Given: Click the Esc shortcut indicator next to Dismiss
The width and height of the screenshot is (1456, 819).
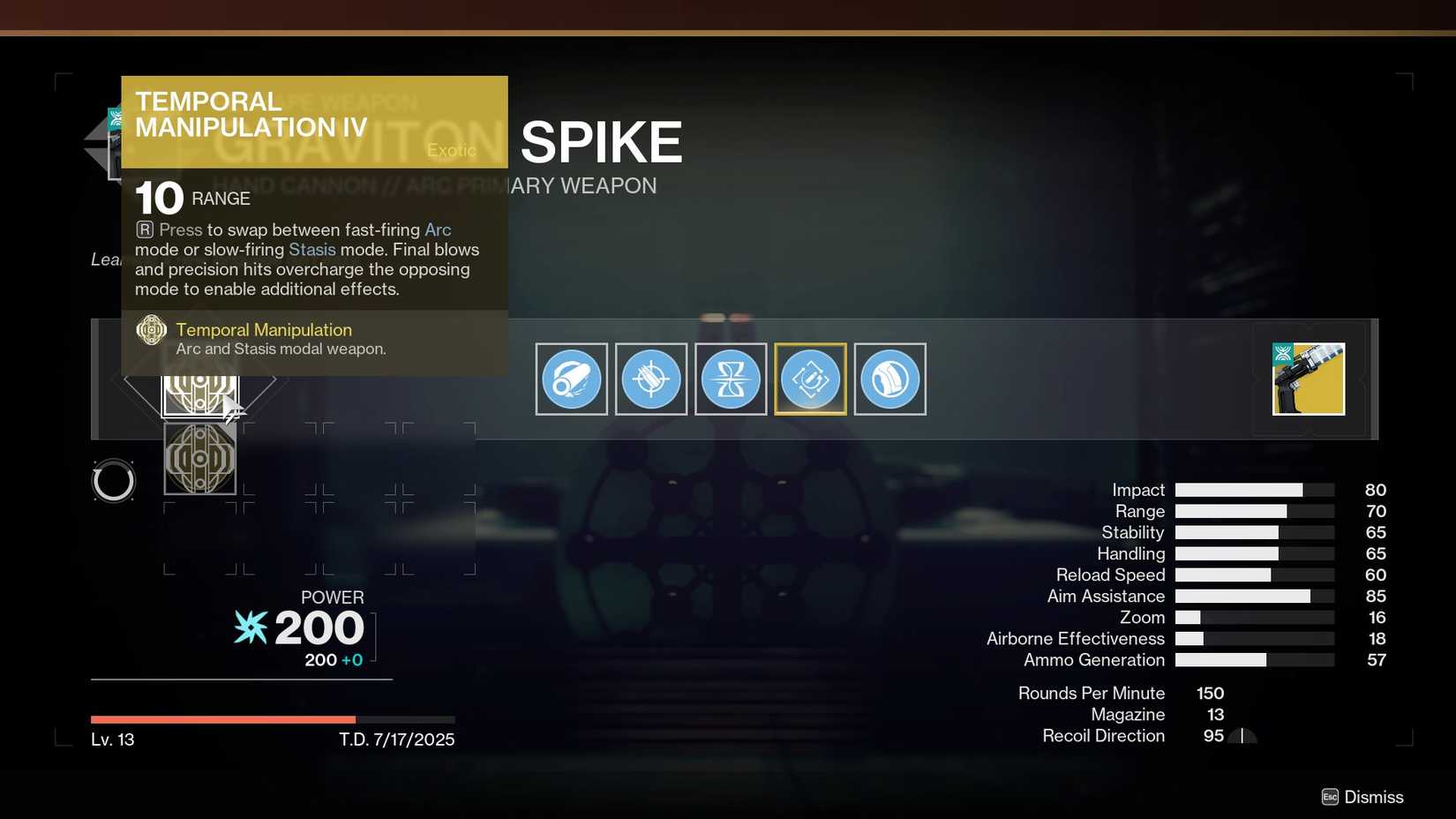Looking at the screenshot, I should pyautogui.click(x=1331, y=796).
